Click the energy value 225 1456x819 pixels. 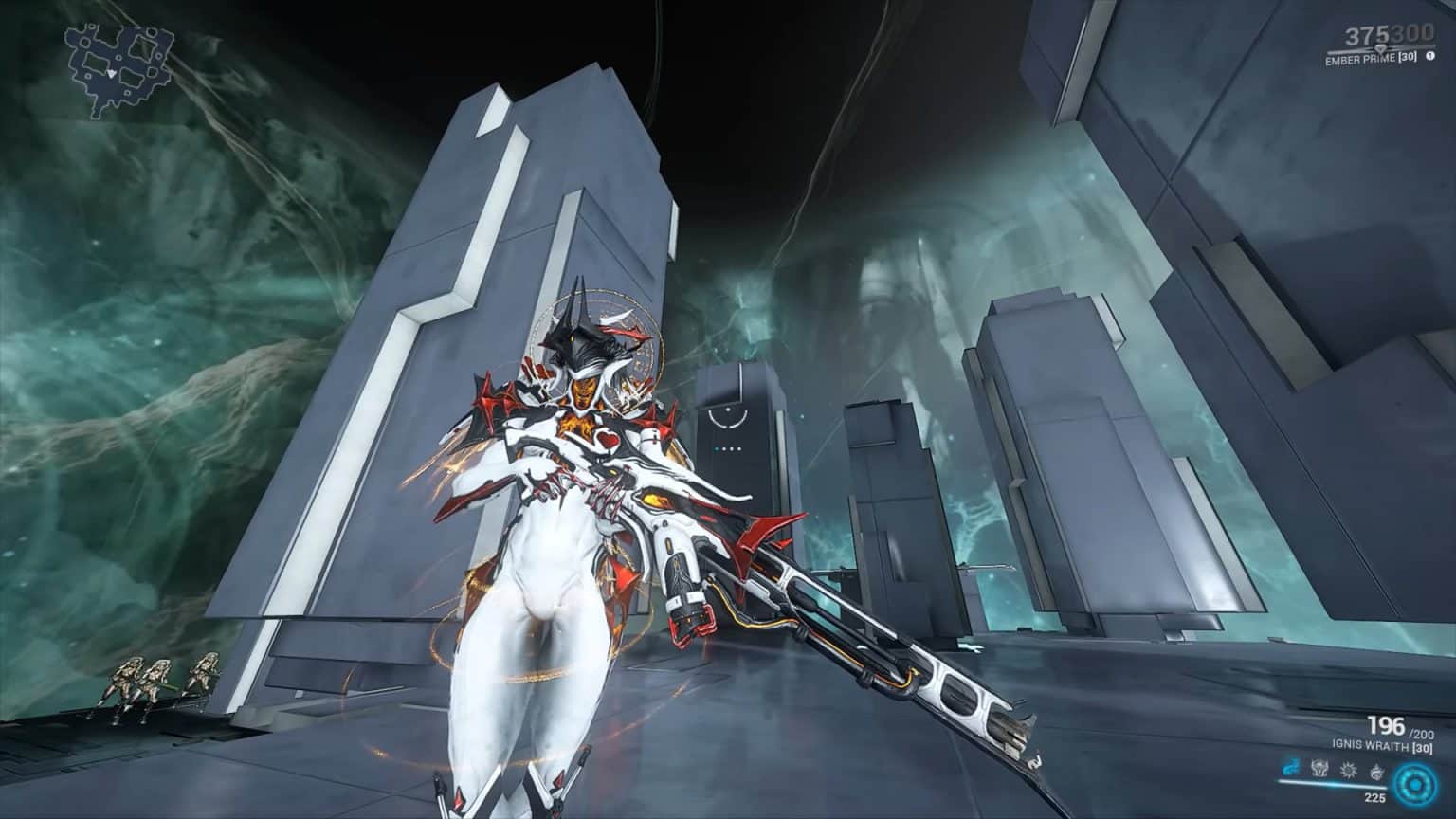(1375, 797)
